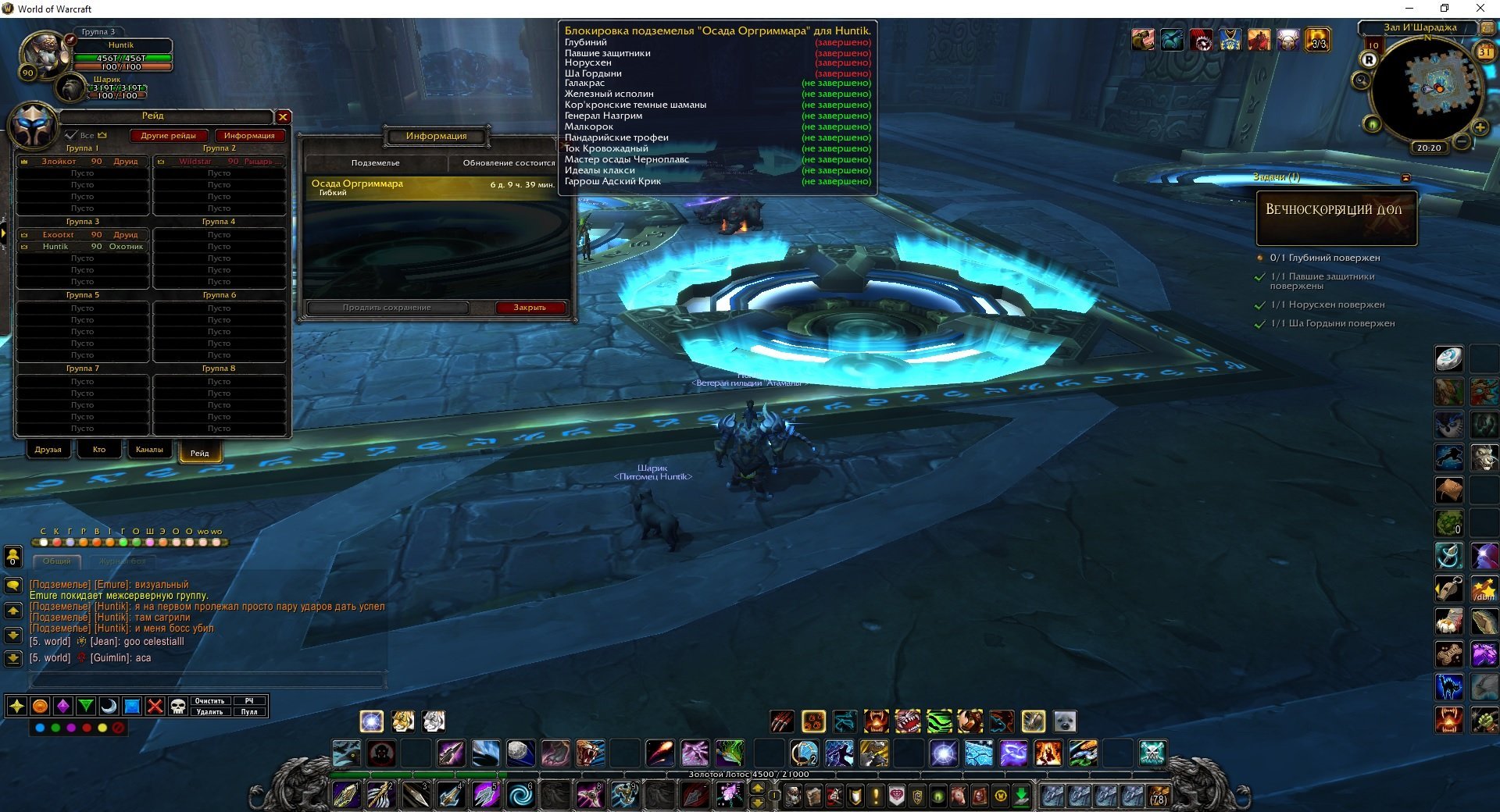The height and width of the screenshot is (812, 1500).
Task: Click the Информация button in the raid panel
Action: [249, 136]
